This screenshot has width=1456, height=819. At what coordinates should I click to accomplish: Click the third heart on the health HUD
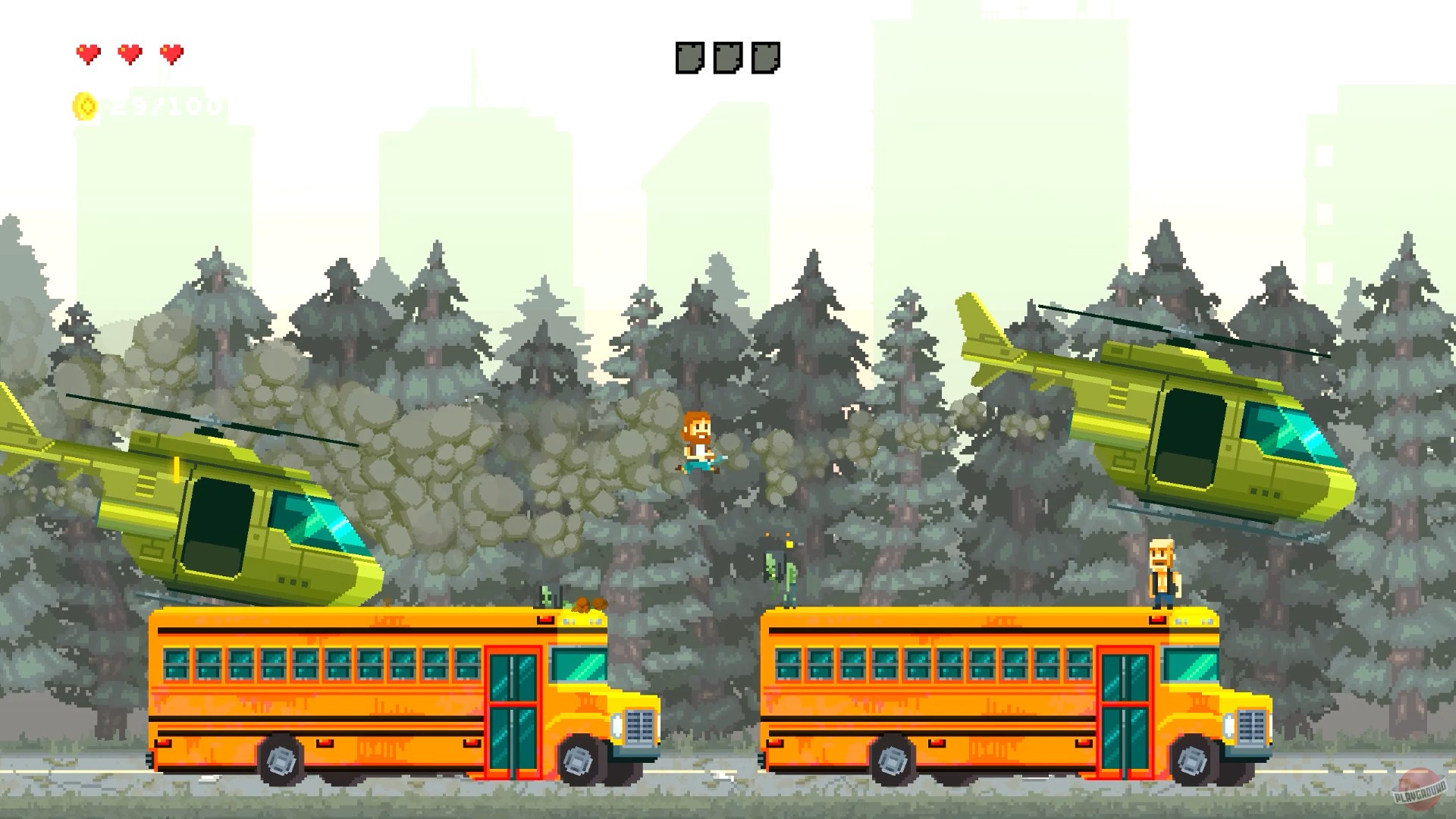tap(173, 54)
